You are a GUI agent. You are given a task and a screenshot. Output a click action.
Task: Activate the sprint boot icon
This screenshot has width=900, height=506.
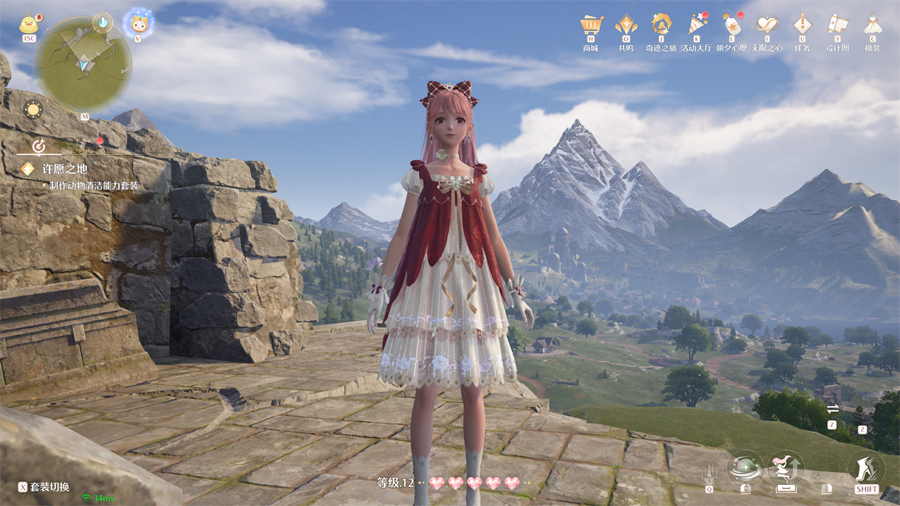coord(866,467)
